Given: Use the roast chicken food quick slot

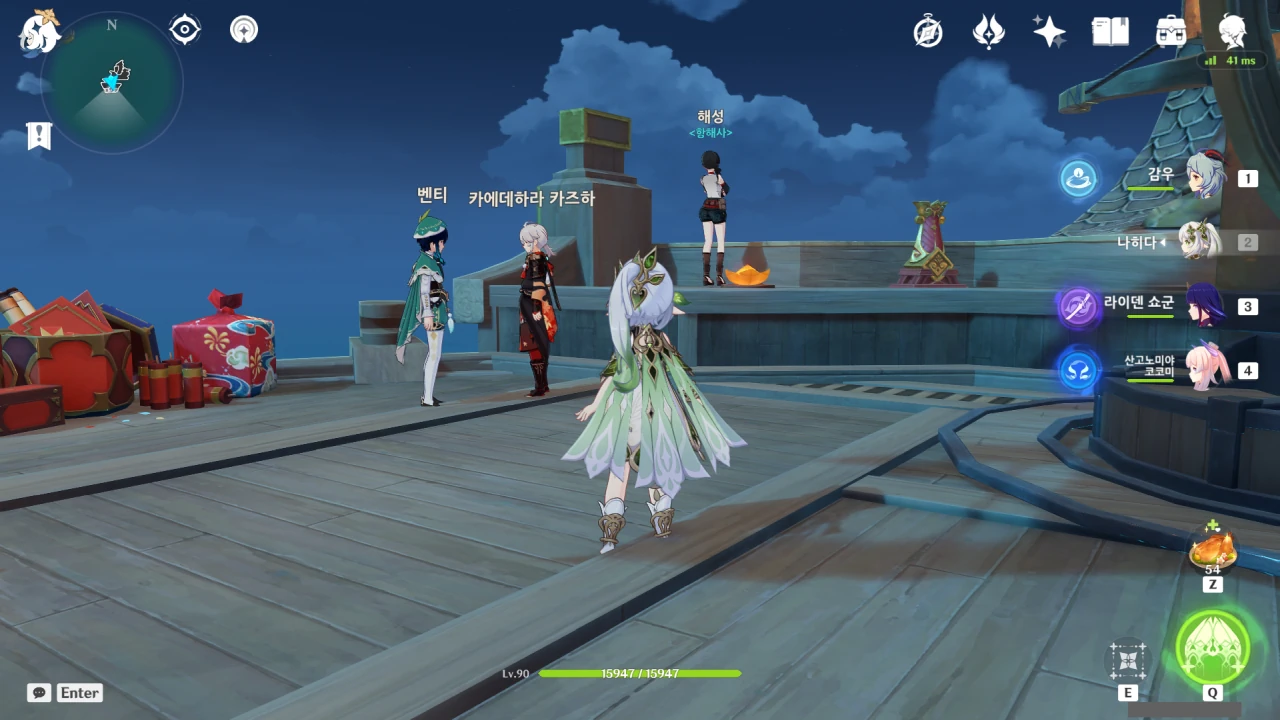Looking at the screenshot, I should click(x=1213, y=549).
